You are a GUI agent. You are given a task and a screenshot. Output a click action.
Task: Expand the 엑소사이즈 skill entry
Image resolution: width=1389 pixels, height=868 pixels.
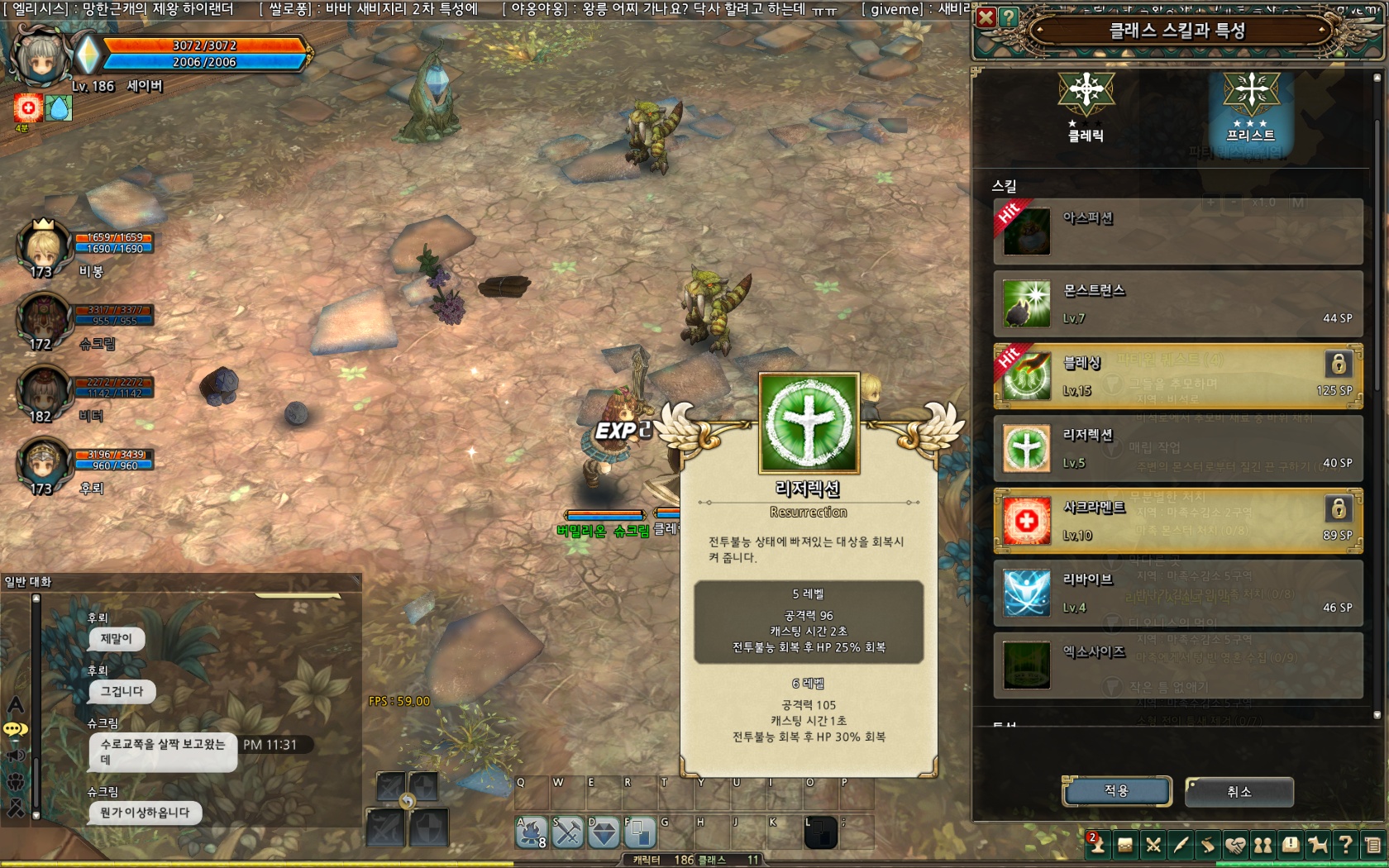tap(1174, 665)
